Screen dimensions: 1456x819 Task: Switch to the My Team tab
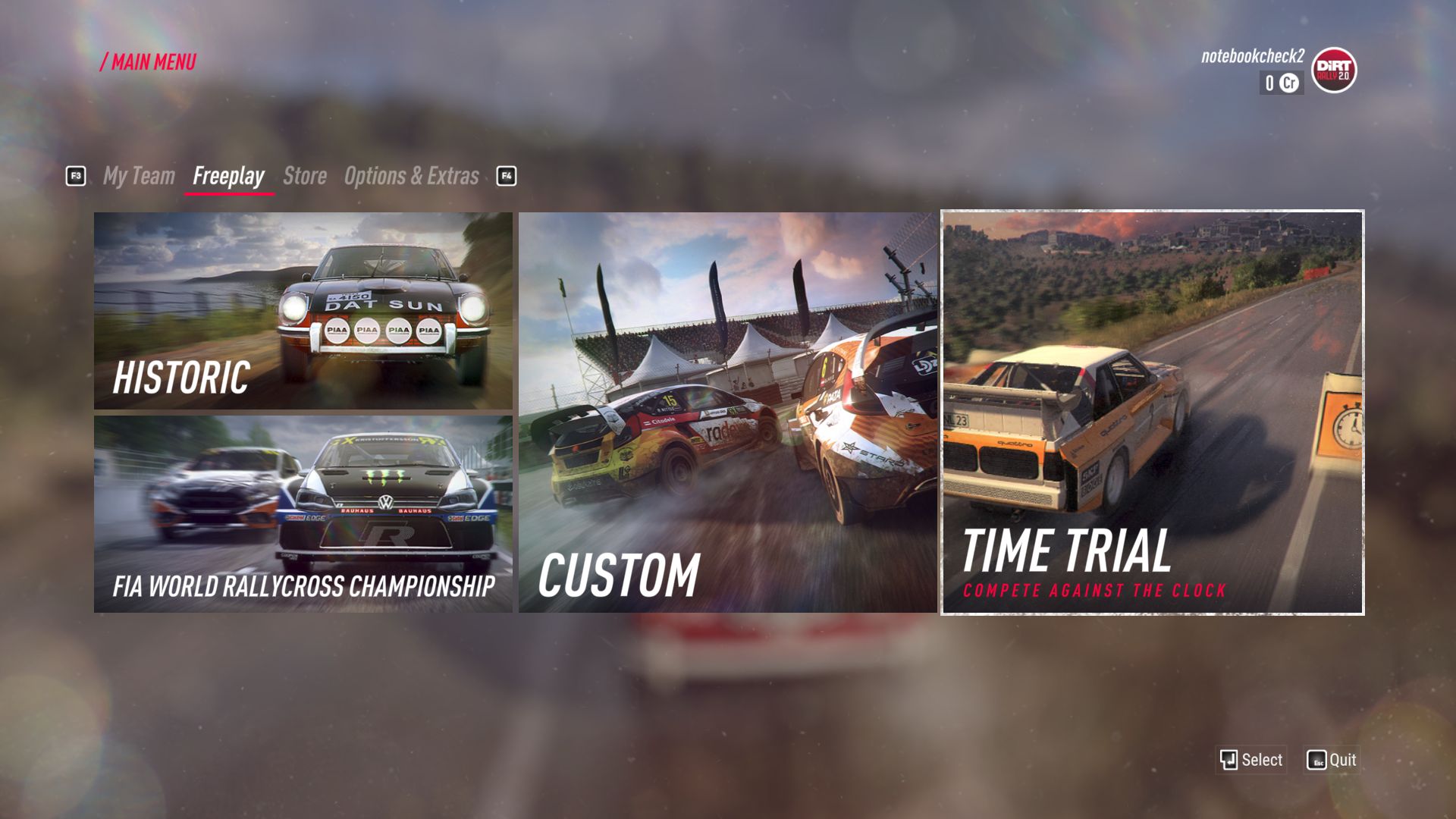139,176
